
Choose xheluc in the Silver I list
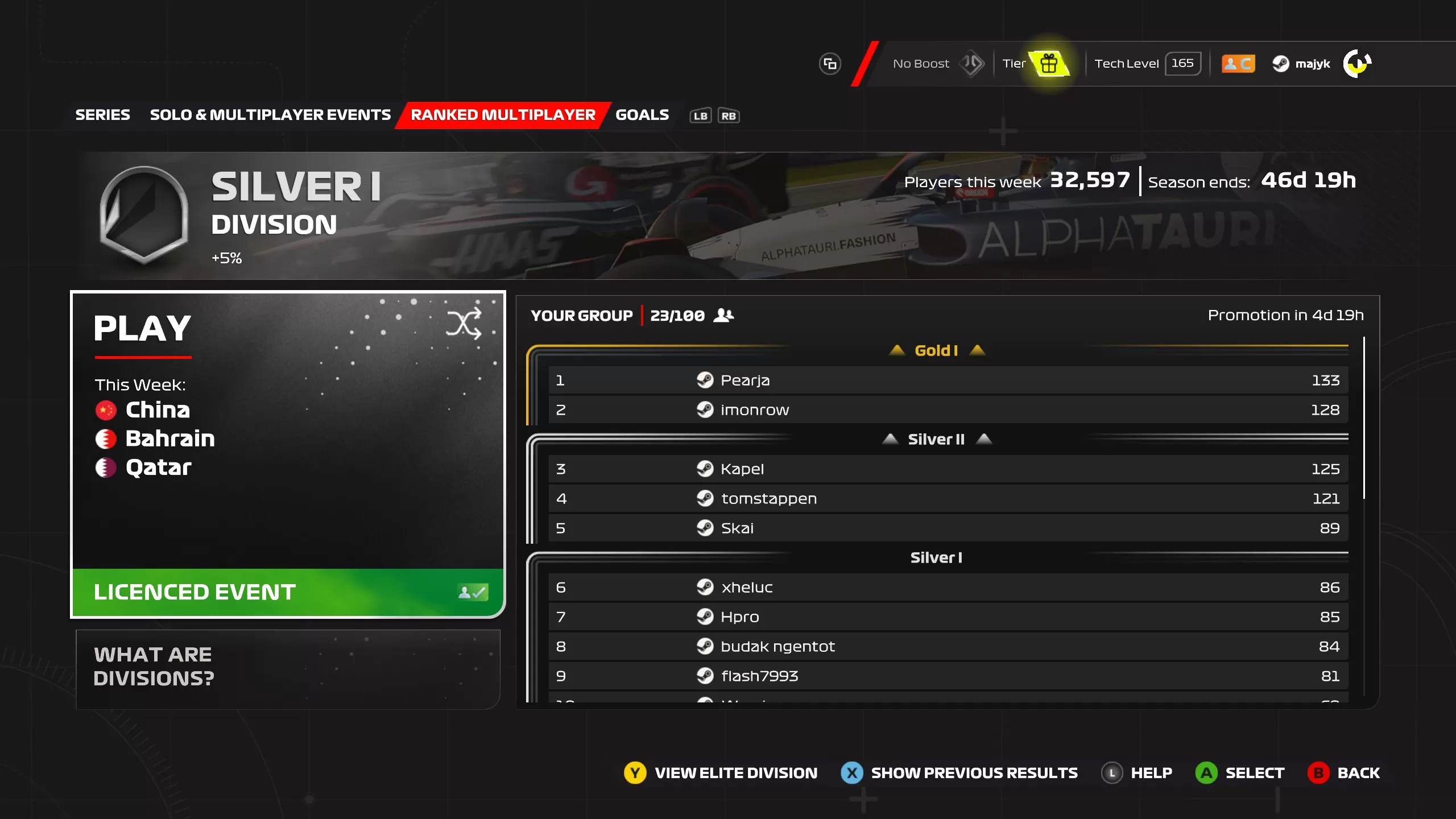(948, 588)
